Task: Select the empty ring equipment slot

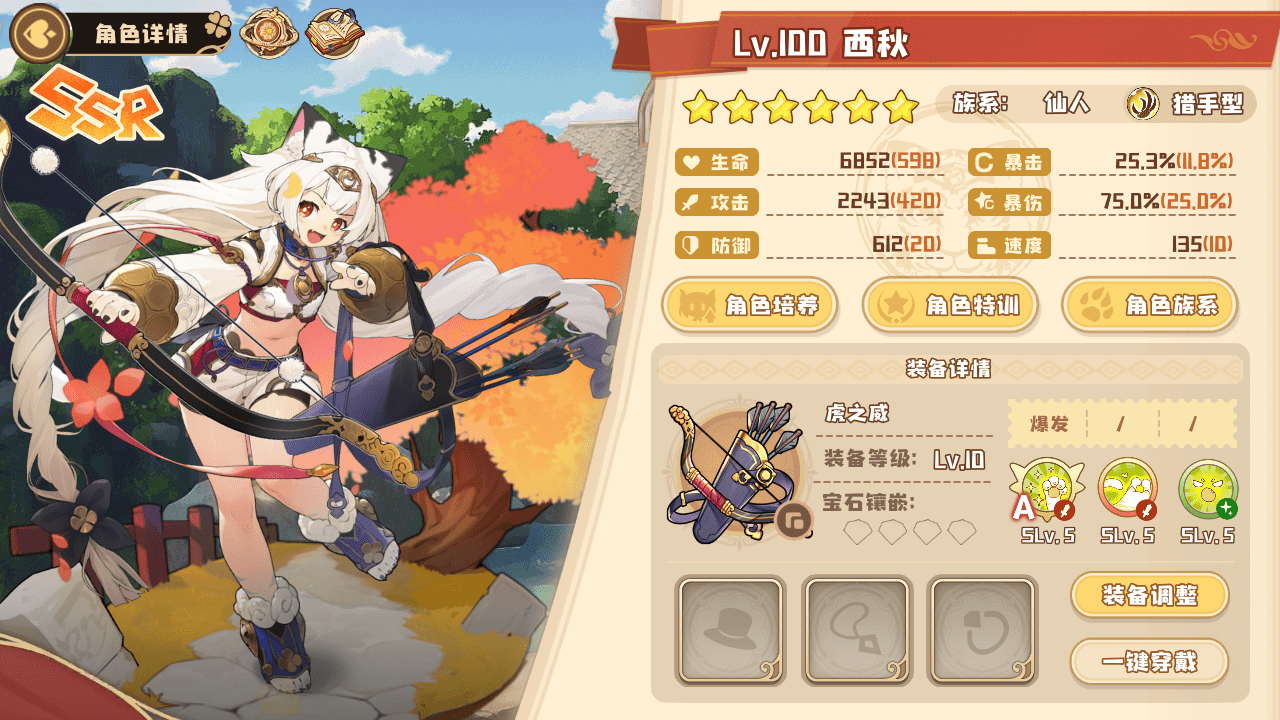Action: pyautogui.click(x=983, y=630)
